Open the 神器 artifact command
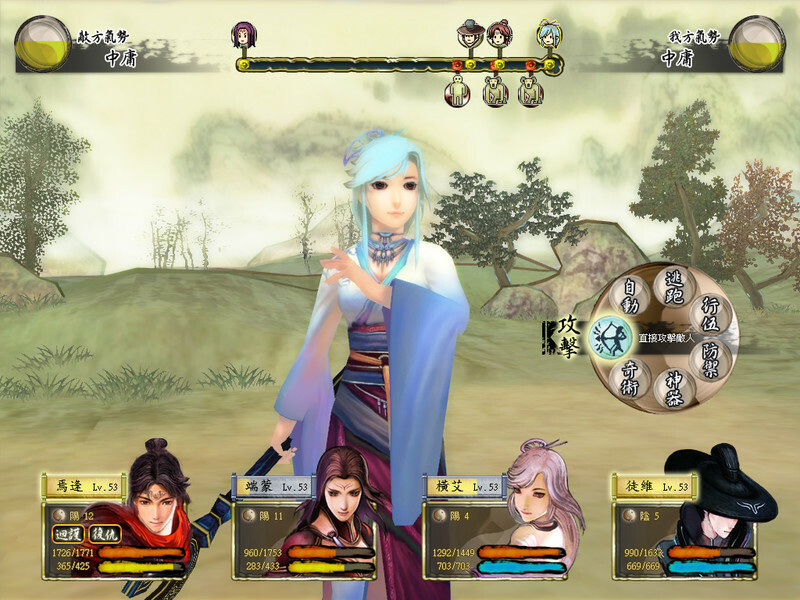This screenshot has width=800, height=600. coord(674,388)
